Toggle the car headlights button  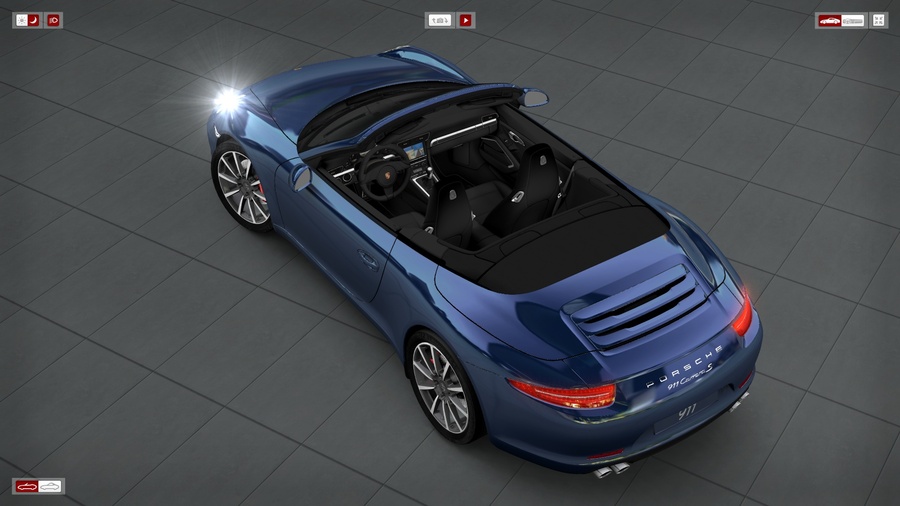click(53, 20)
